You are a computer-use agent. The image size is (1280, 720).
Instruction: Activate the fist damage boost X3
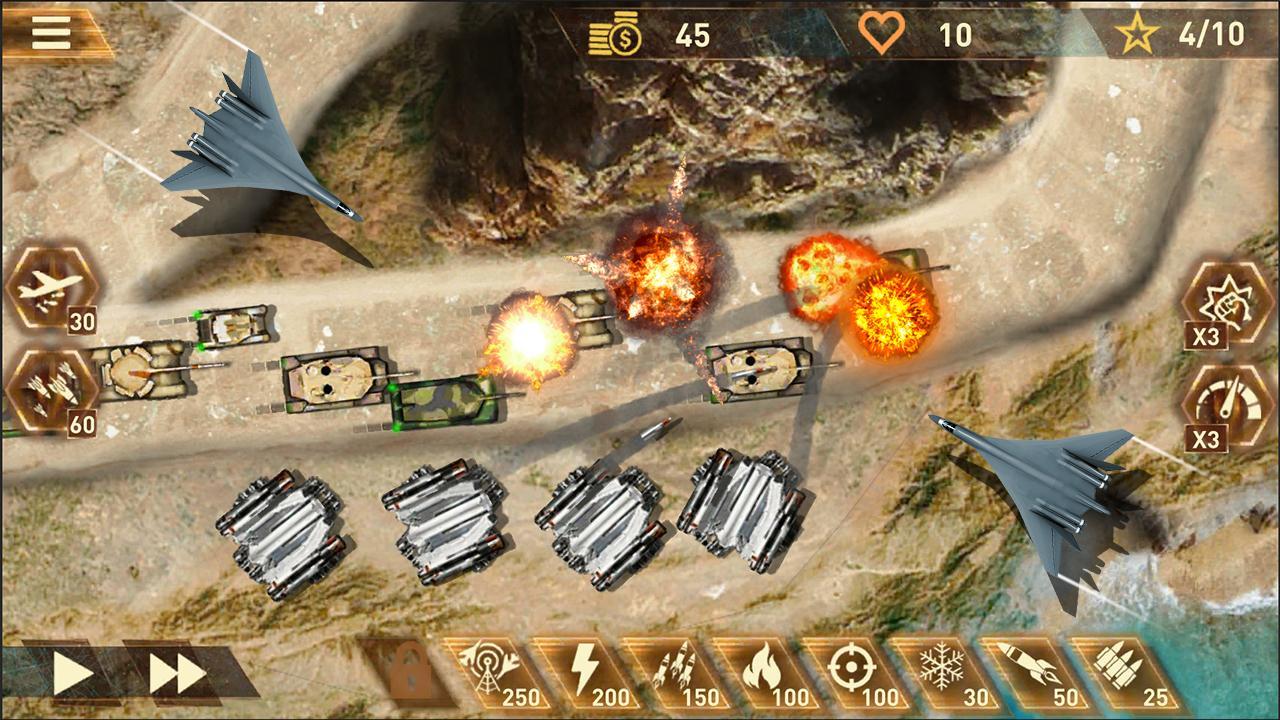pos(1226,301)
